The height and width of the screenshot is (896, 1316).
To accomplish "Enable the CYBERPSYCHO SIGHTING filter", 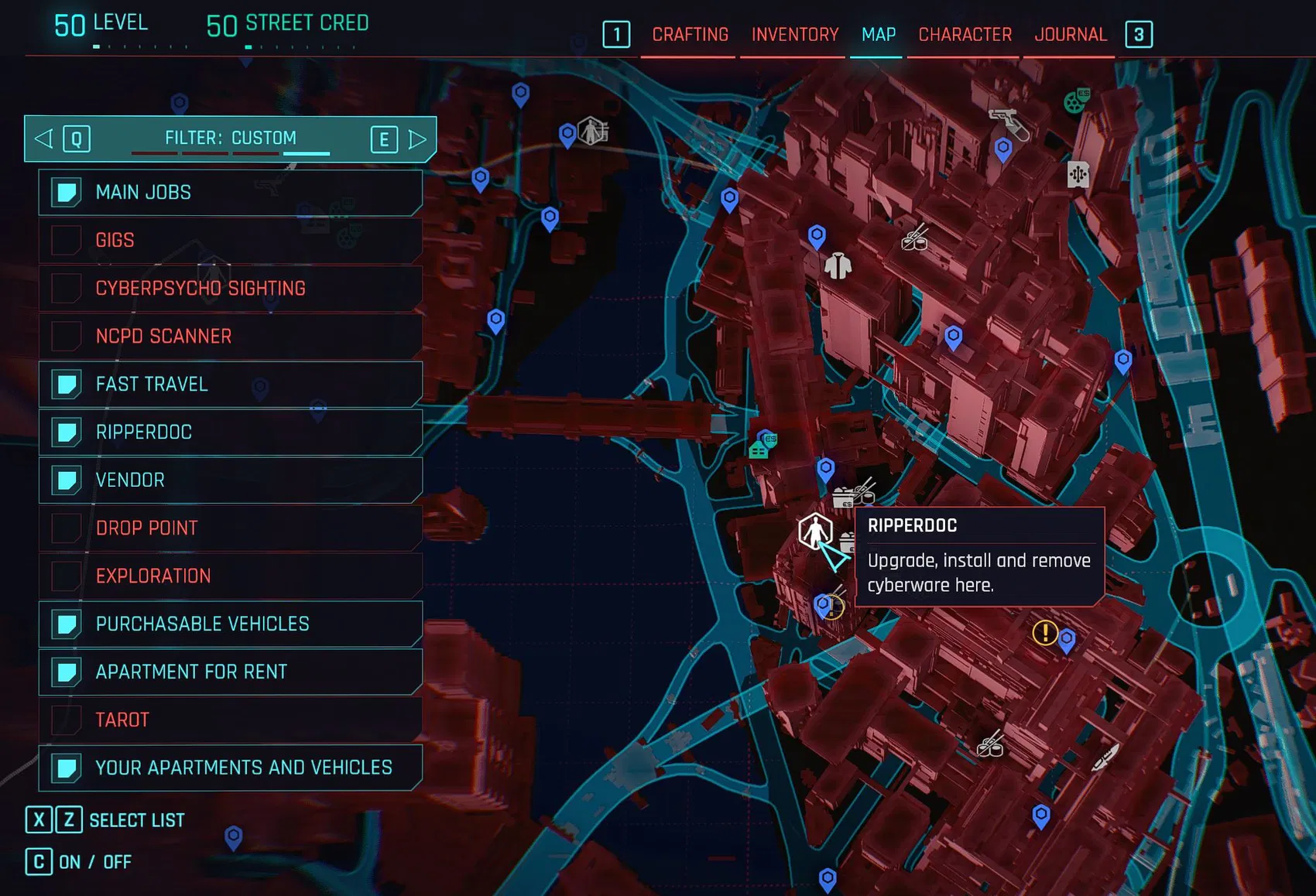I will pos(65,288).
